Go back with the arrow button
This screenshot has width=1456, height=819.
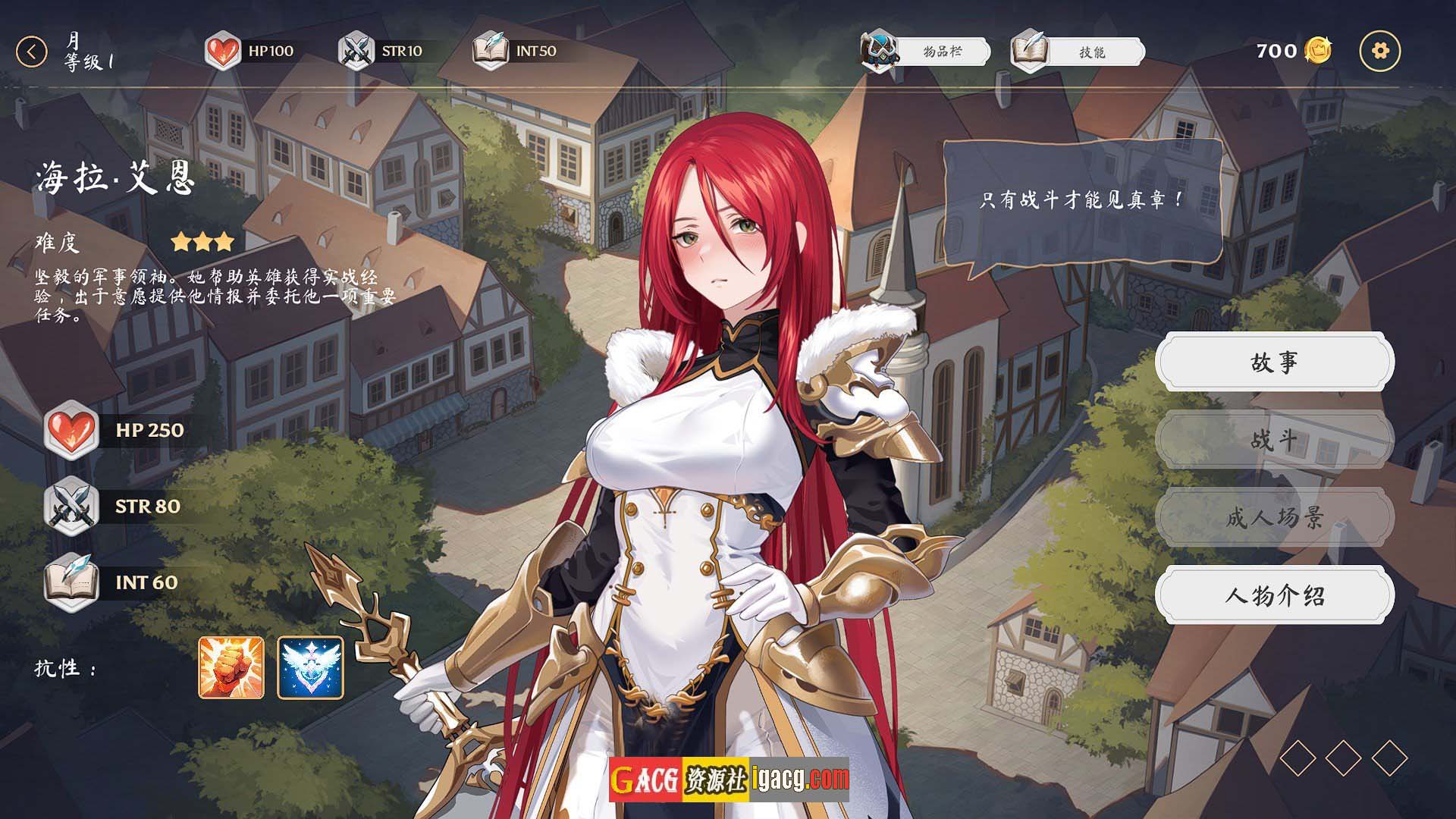(x=31, y=52)
